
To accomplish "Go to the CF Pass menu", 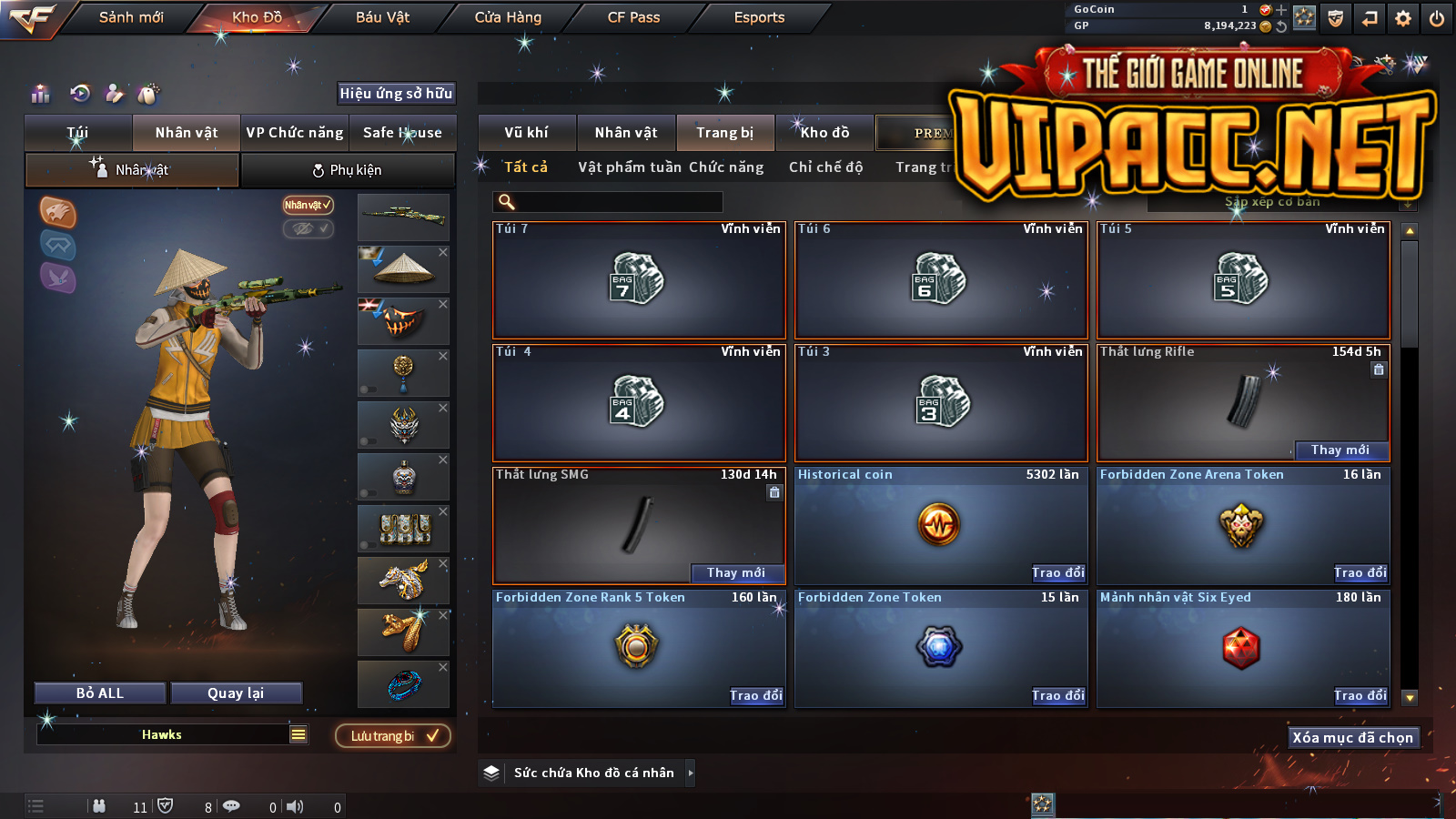I will point(633,17).
